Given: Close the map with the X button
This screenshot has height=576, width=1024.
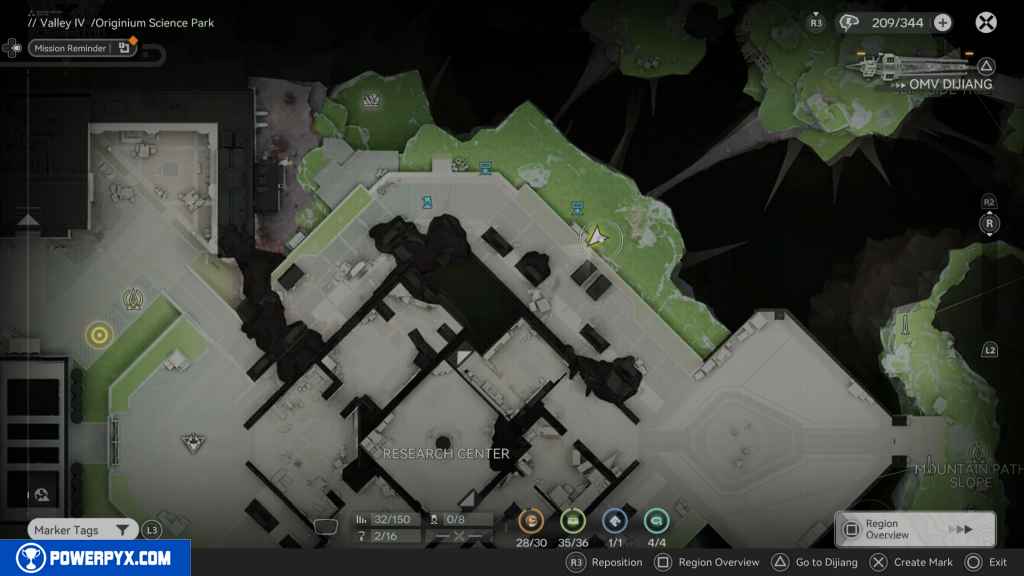Looking at the screenshot, I should [x=986, y=22].
